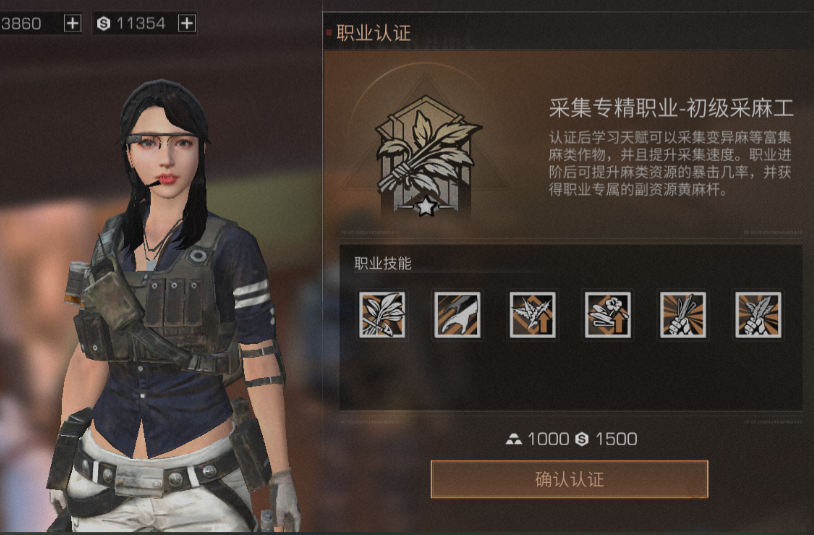Image resolution: width=814 pixels, height=535 pixels.
Task: Add more of the 3860 currency
Action: pos(73,23)
